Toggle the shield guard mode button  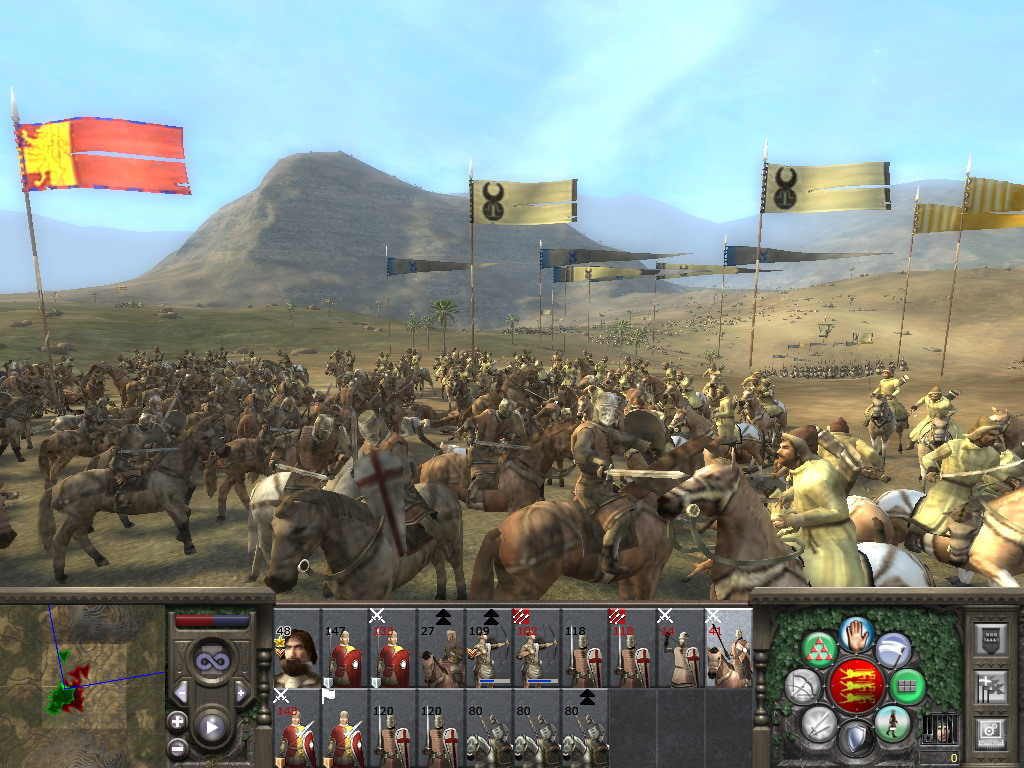(855, 740)
